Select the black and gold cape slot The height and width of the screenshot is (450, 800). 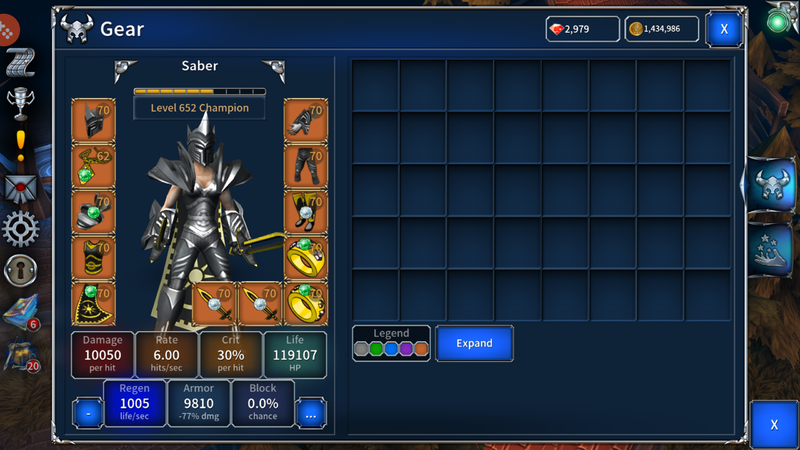click(x=93, y=304)
